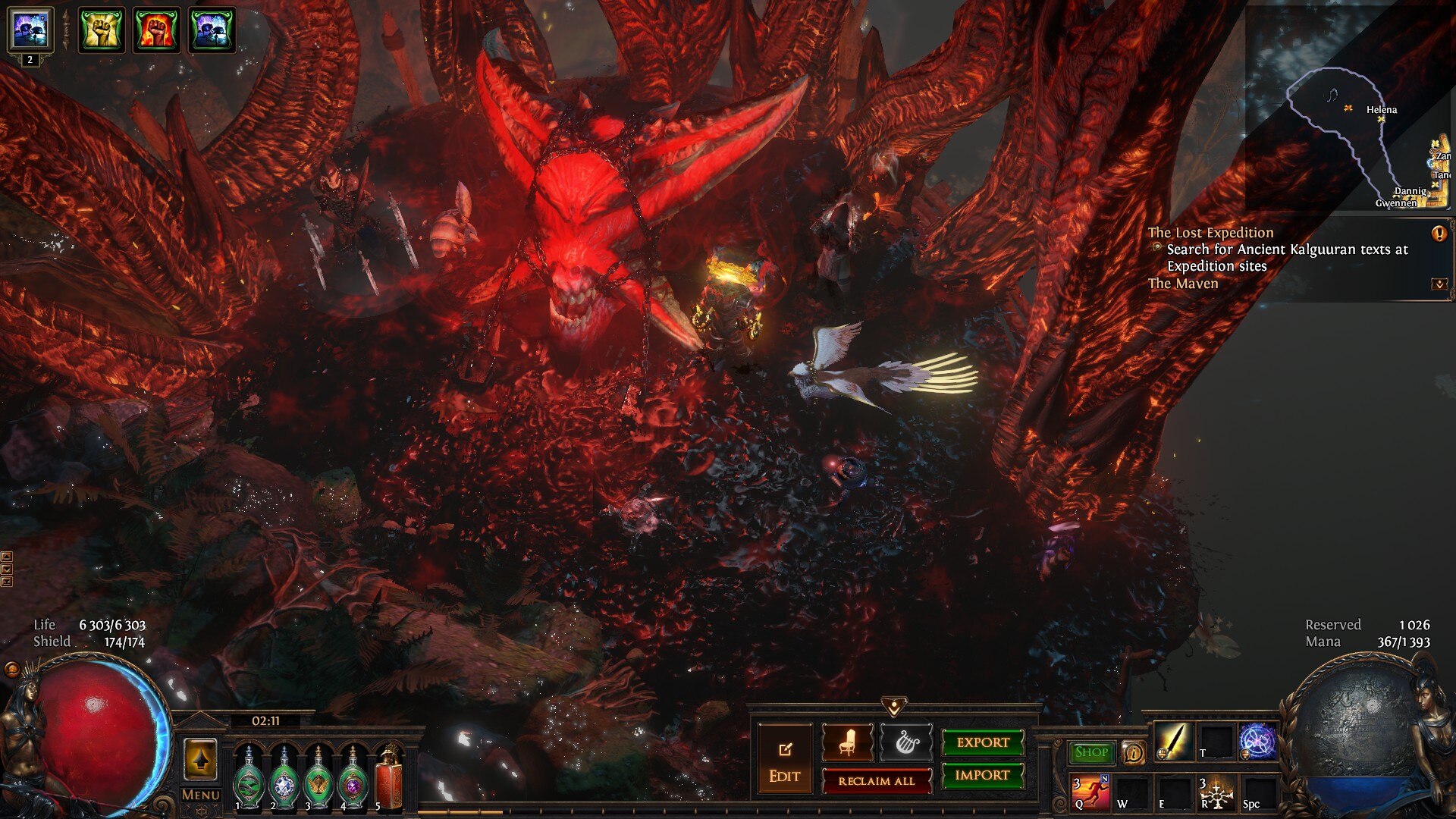
Task: Click the orange info speech-bubble icon
Action: click(1133, 752)
